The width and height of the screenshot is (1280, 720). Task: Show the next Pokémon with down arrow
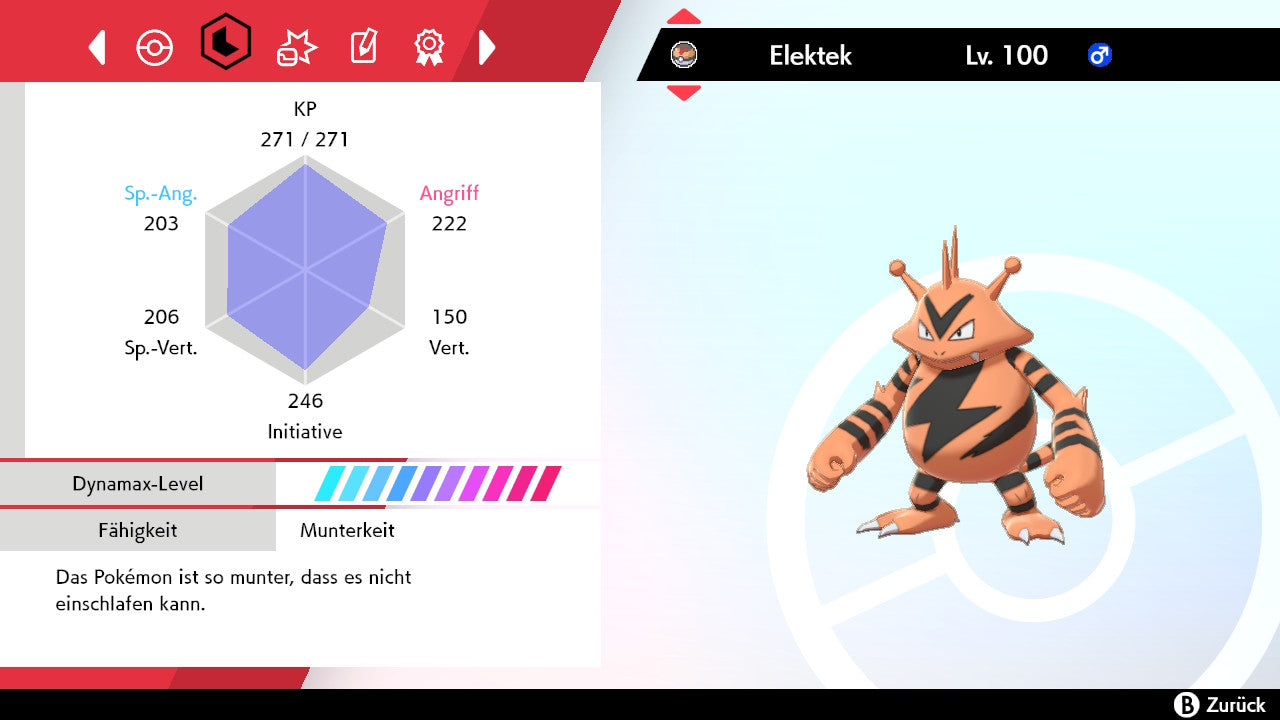684,93
